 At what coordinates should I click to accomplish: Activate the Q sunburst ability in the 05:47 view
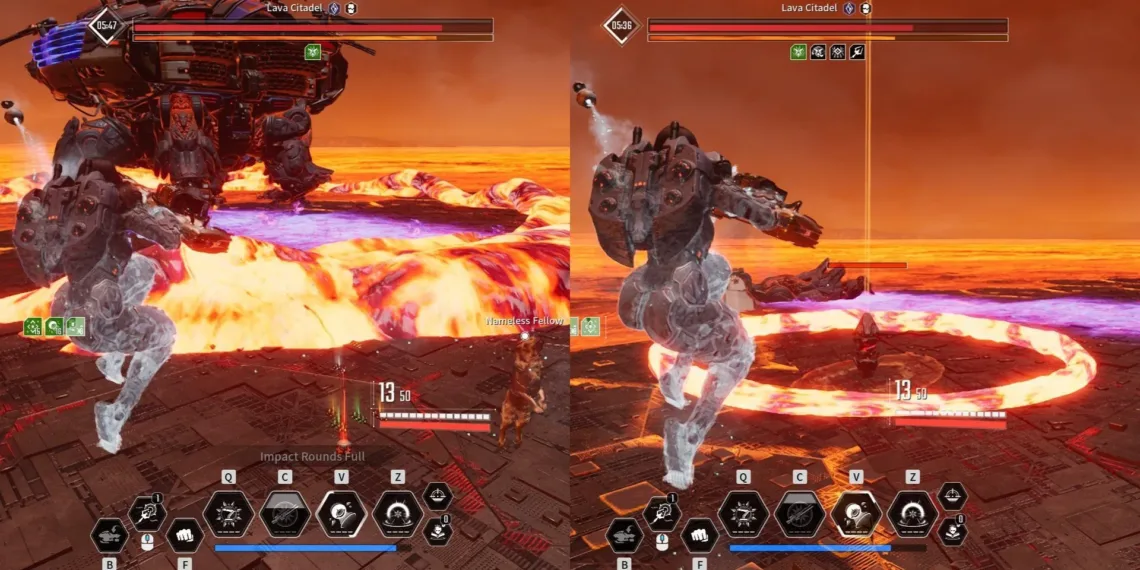tap(228, 514)
